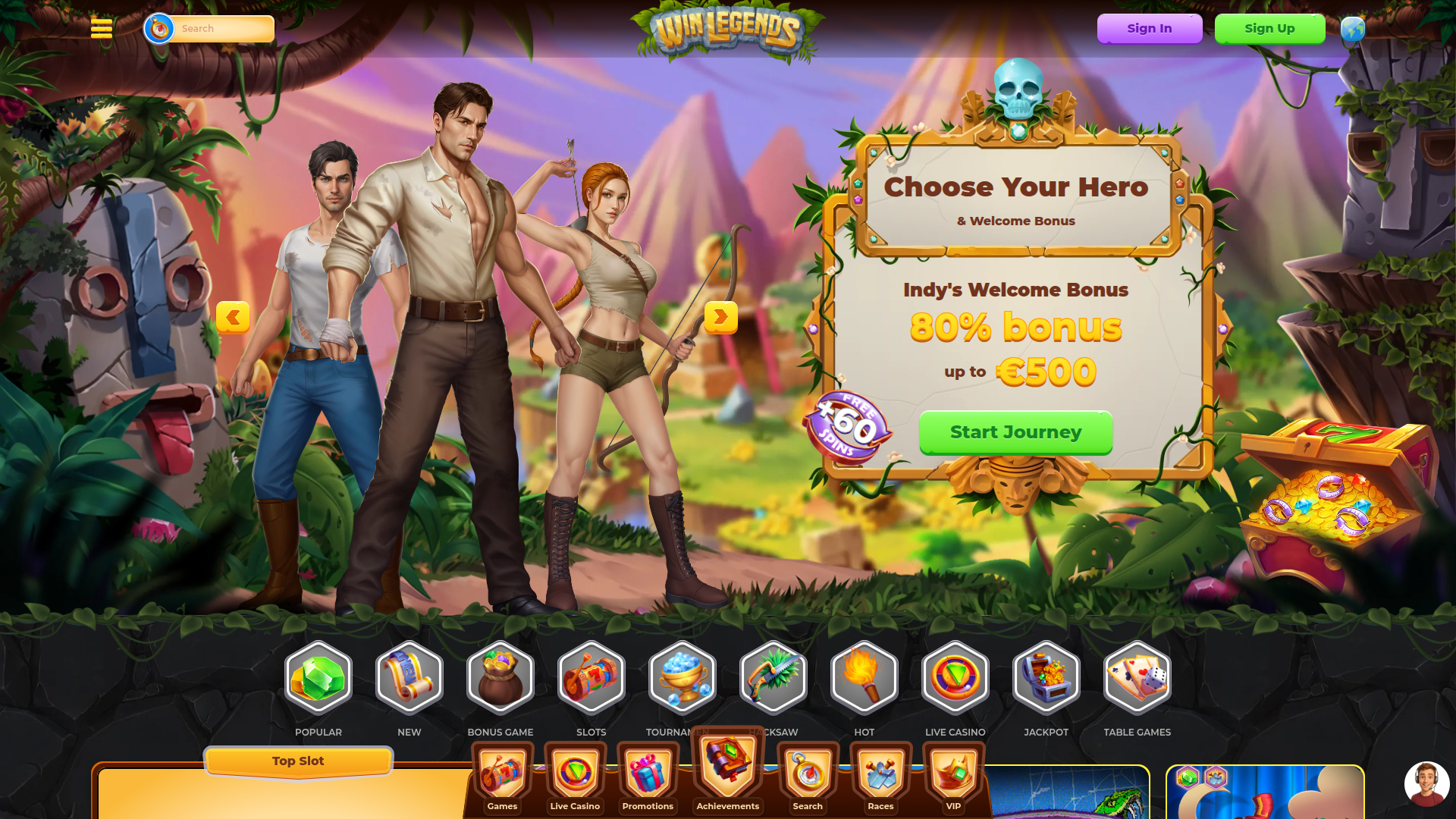Open the hamburger menu
Image resolution: width=1456 pixels, height=819 pixels.
pos(102,28)
